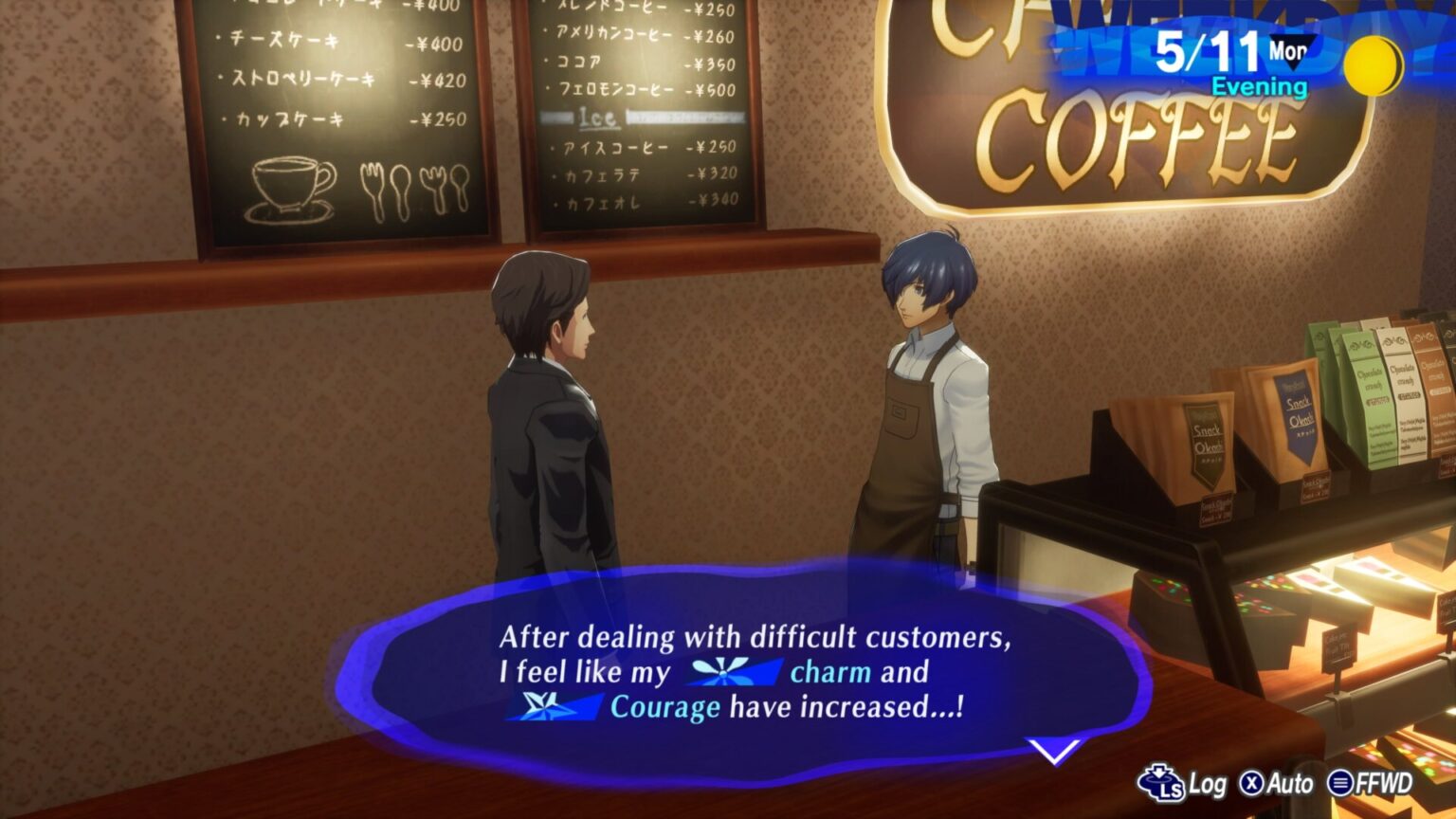Click the Courage text in the dialogue box
This screenshot has width=1456, height=819.
click(664, 705)
